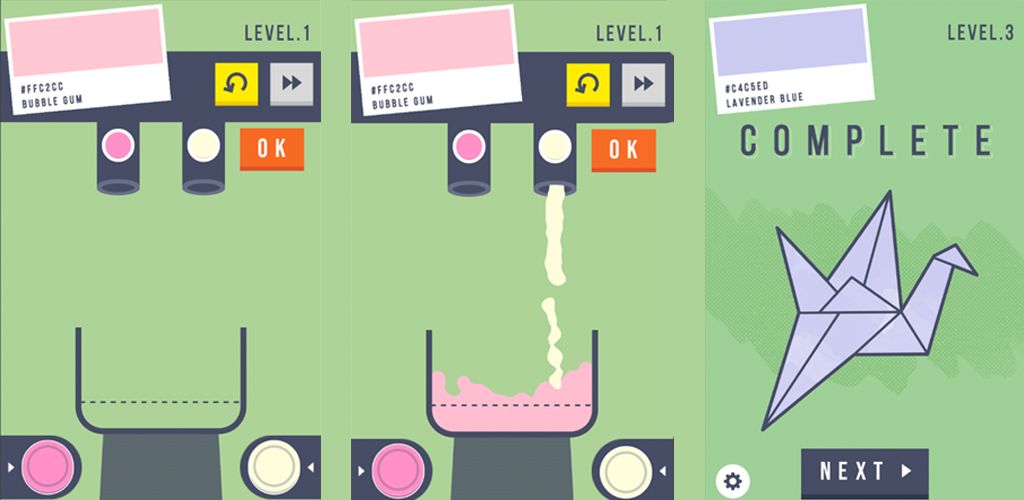Add pink paint using the button beside the empty beaker

click(43, 466)
